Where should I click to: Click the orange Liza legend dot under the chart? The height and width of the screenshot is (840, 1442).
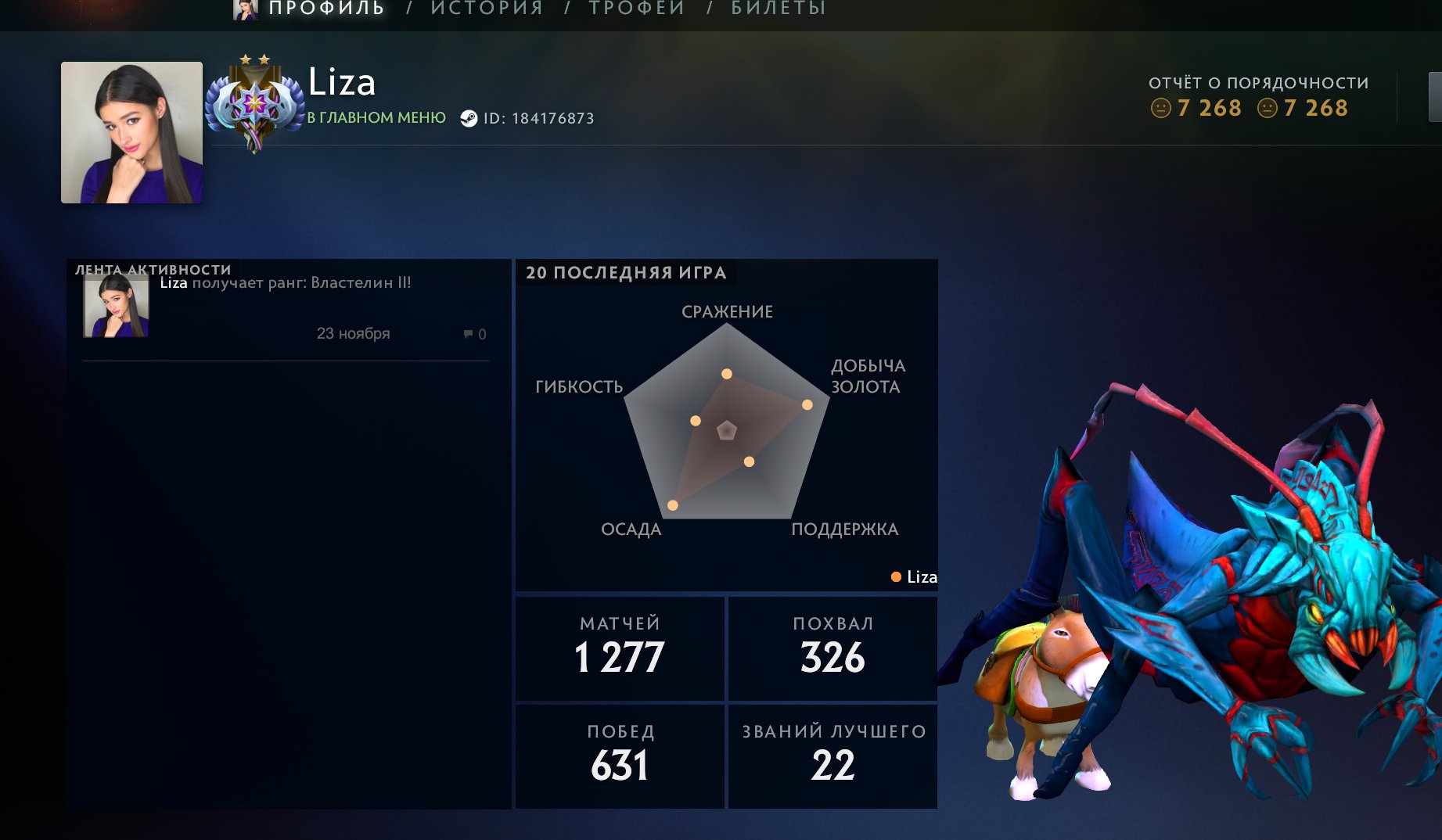pyautogui.click(x=894, y=577)
